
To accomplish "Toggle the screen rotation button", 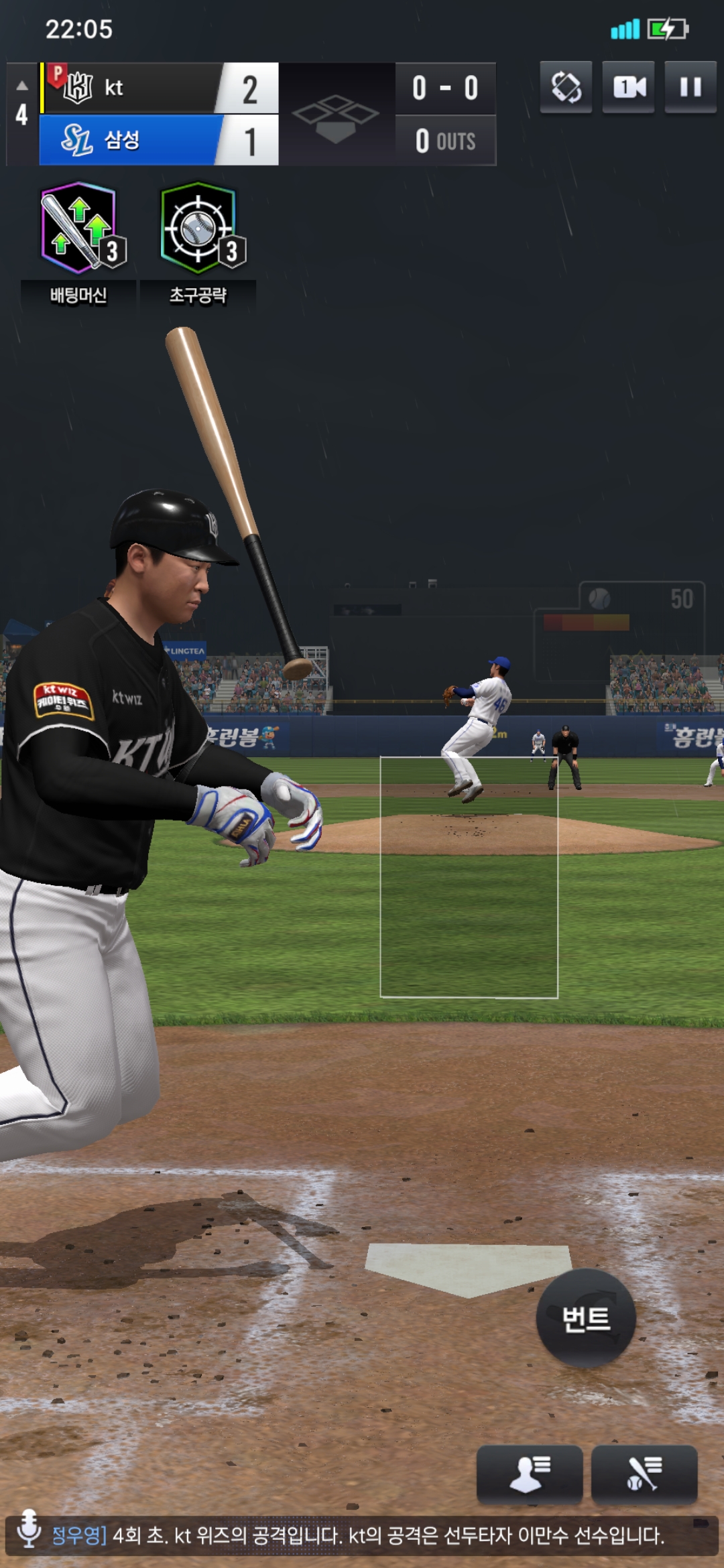I will 566,87.
